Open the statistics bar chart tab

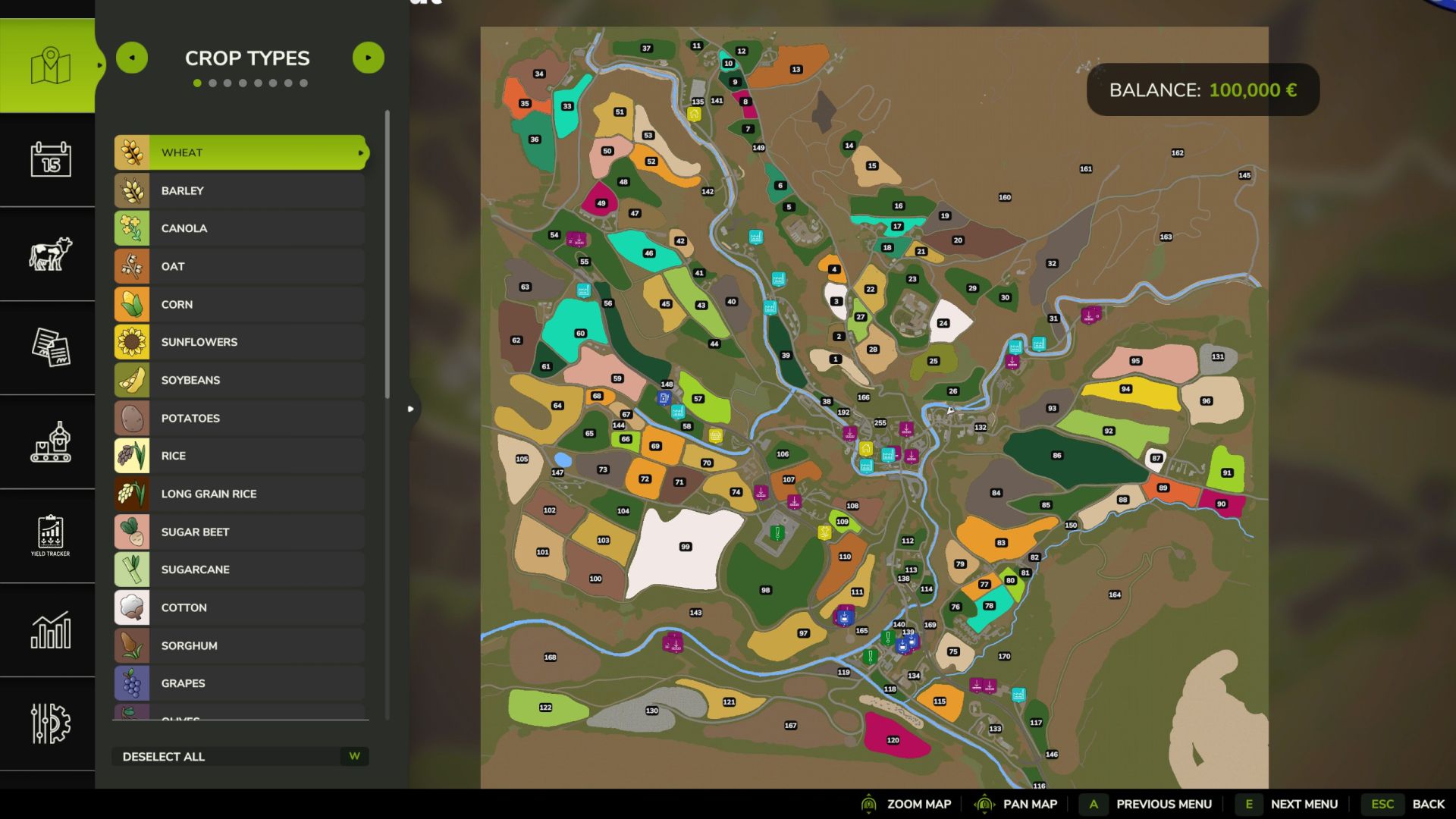point(50,629)
